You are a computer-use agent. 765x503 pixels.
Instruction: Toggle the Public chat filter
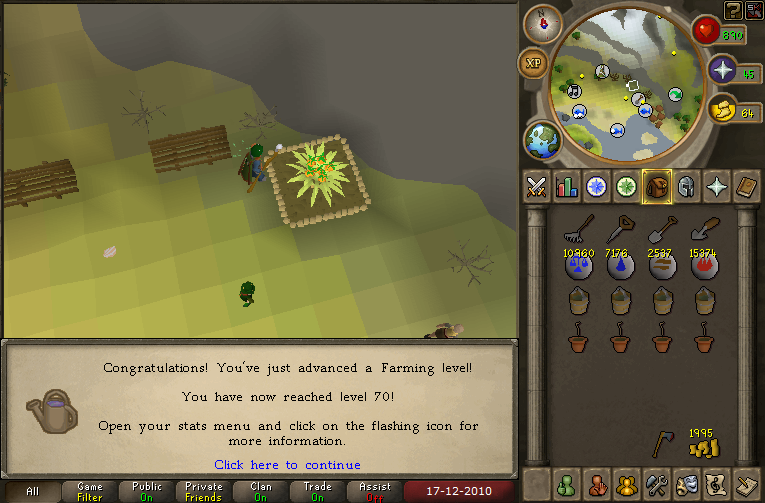coord(147,492)
